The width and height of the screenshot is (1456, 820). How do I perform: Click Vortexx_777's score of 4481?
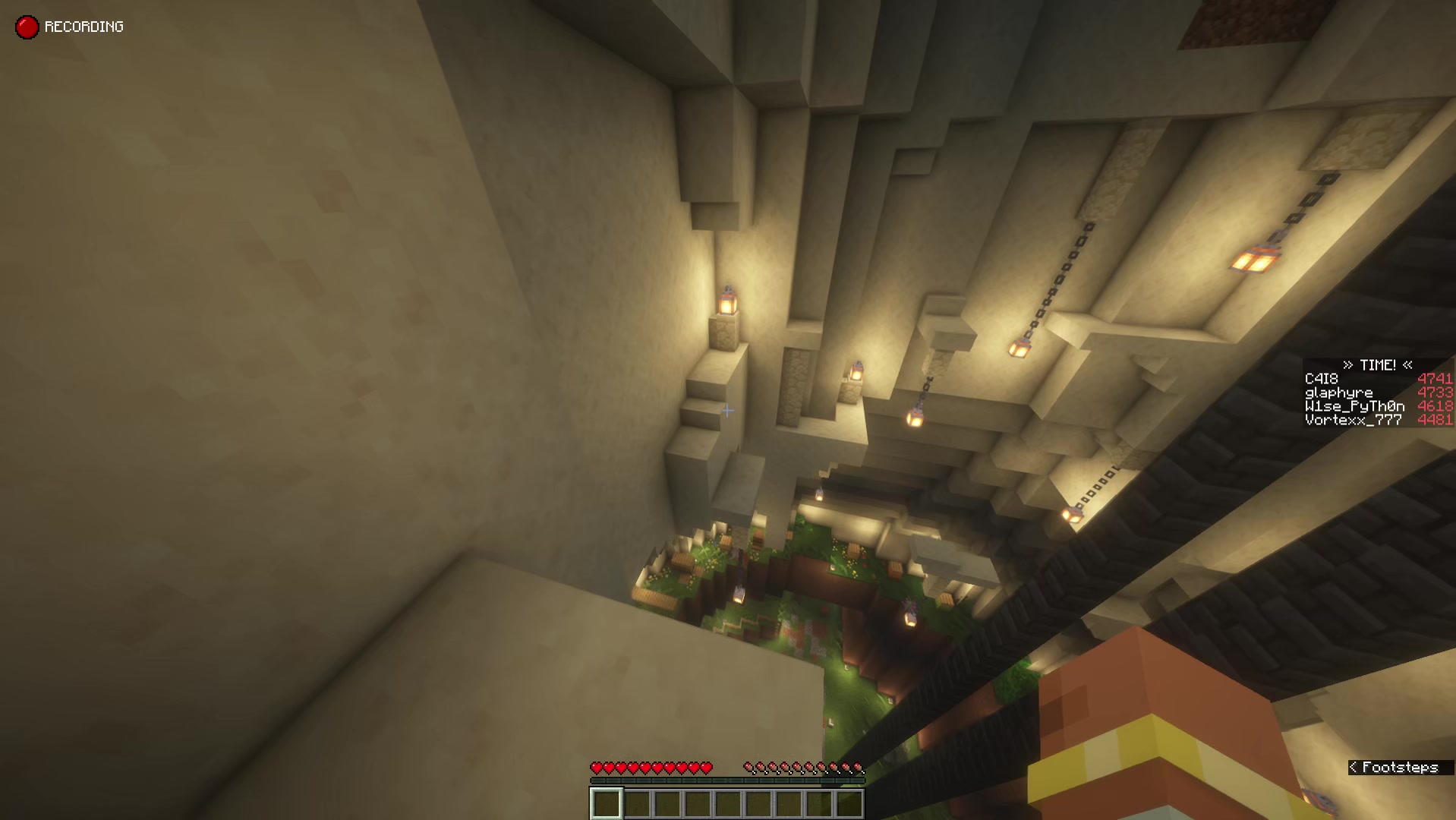pos(1437,418)
